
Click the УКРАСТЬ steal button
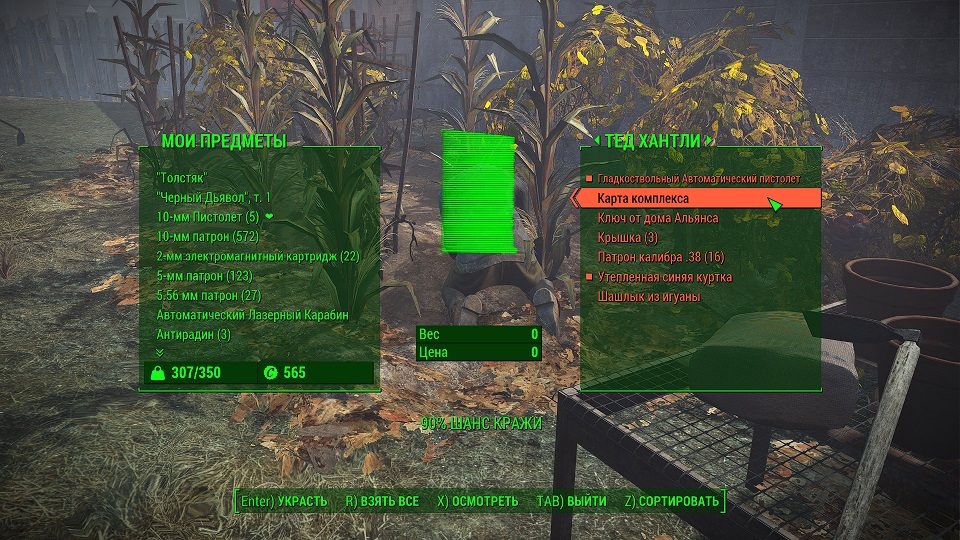284,500
